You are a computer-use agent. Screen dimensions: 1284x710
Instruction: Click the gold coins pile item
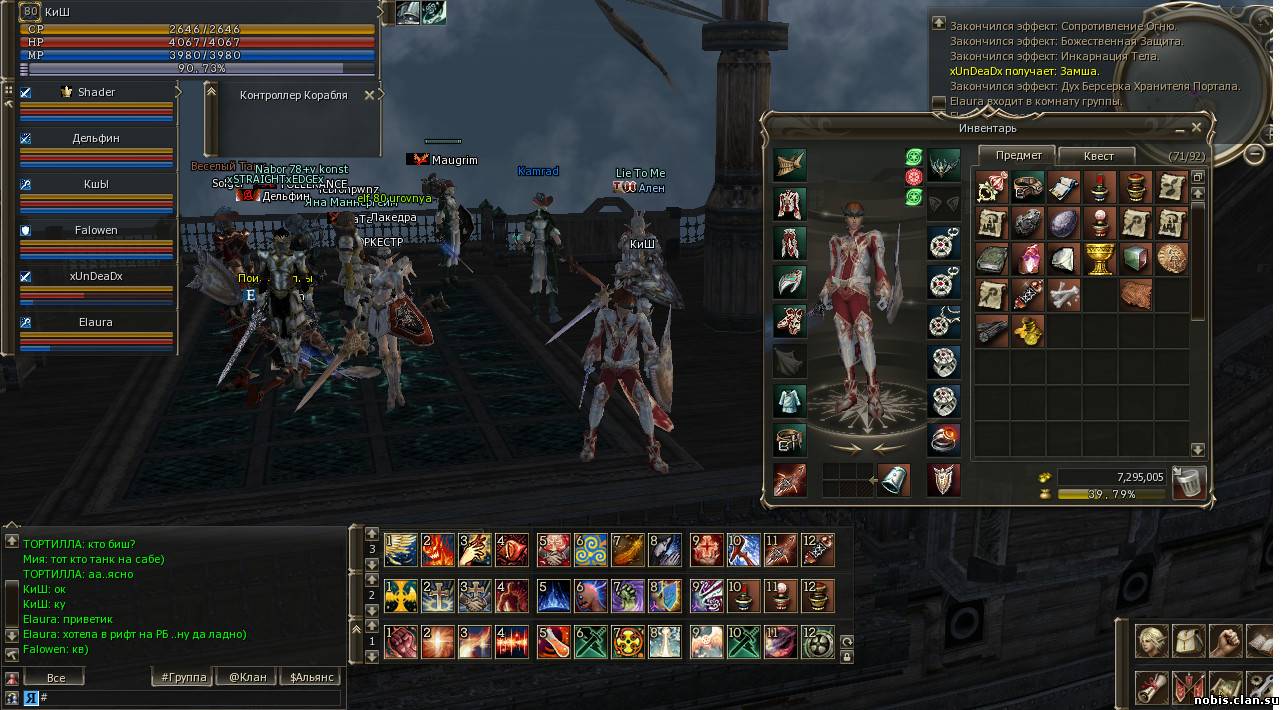(x=1028, y=329)
